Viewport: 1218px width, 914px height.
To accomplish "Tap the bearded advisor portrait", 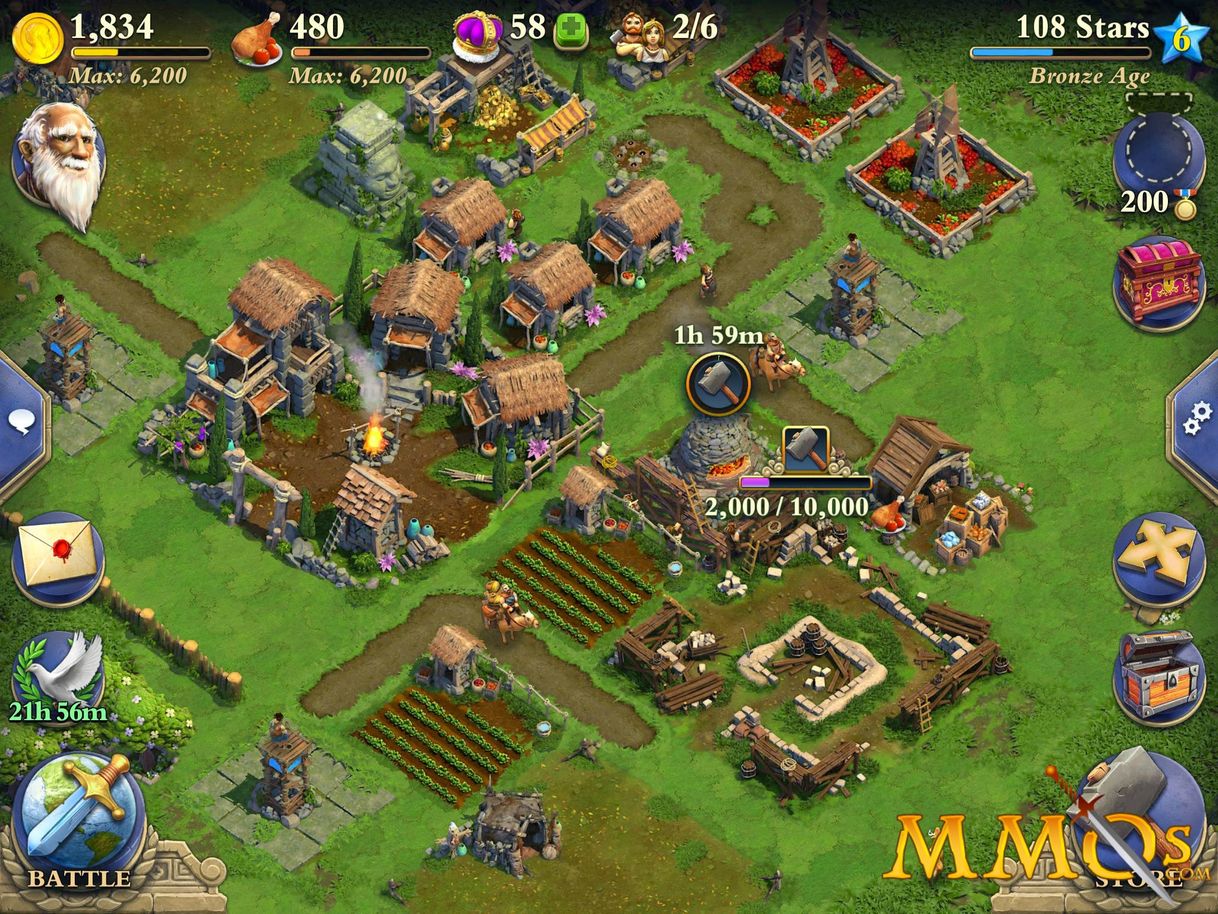I will pos(60,160).
